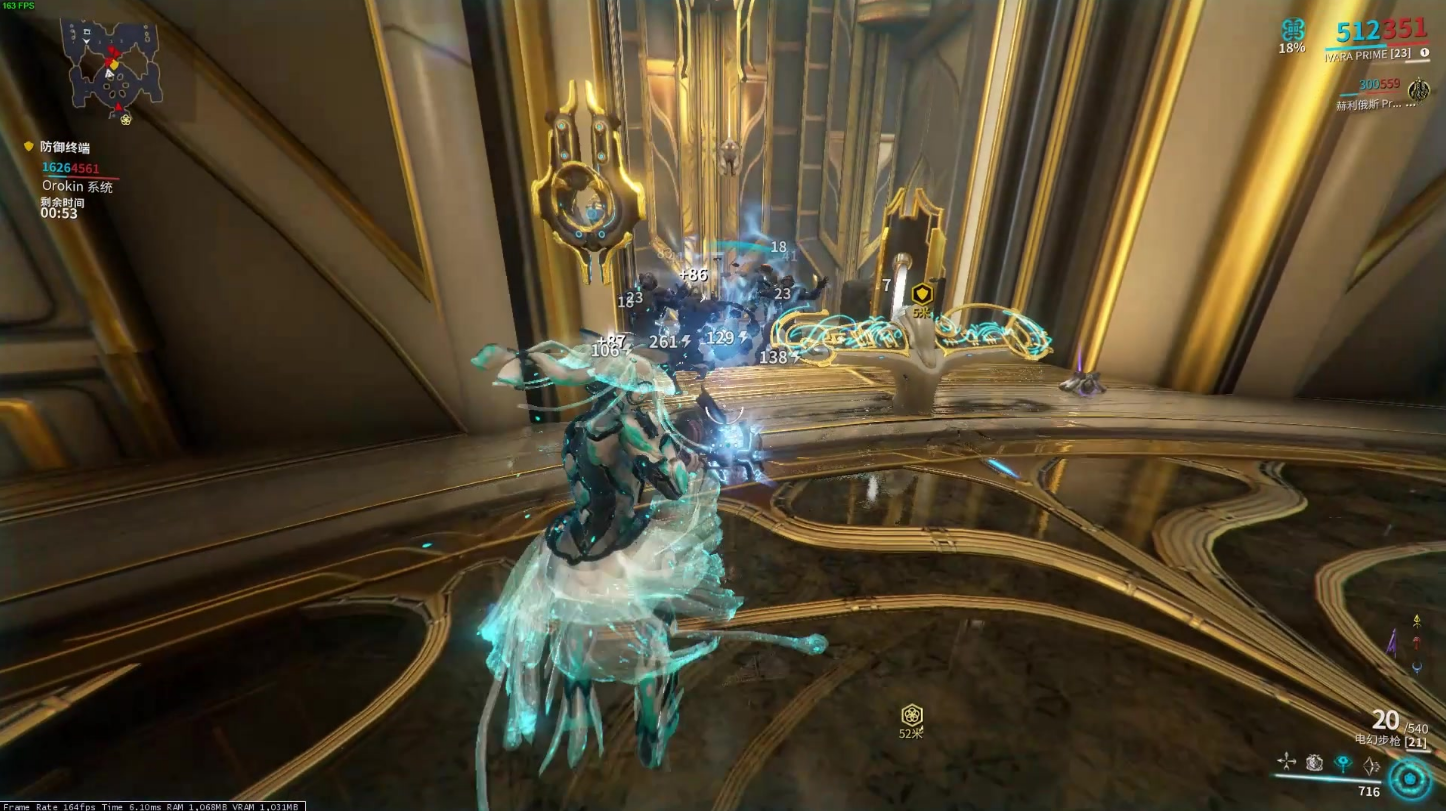This screenshot has height=811, width=1446.
Task: Click the yellow shield defense waypoint marker
Action: coord(922,293)
